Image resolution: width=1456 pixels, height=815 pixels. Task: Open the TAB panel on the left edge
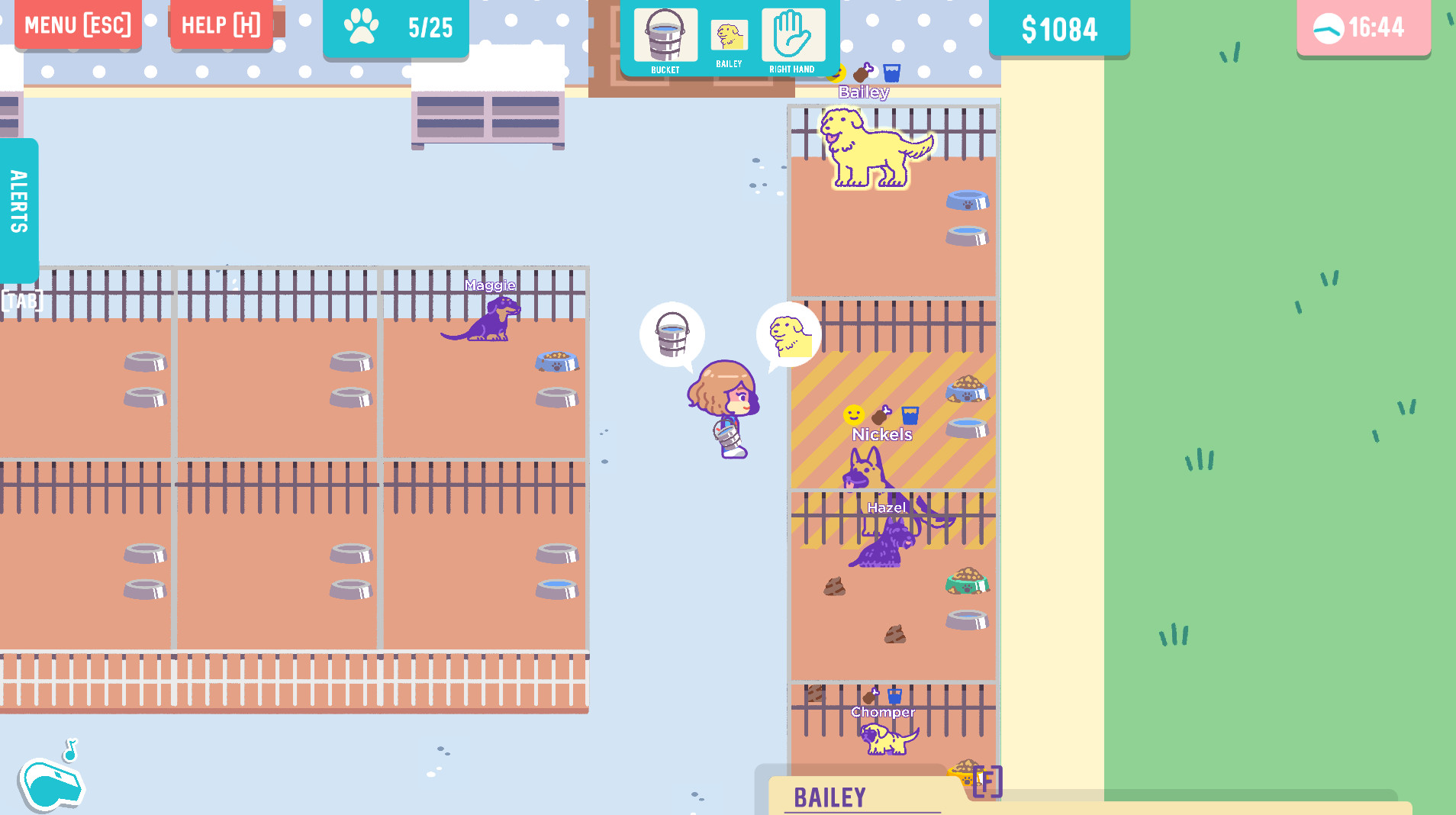[x=23, y=300]
